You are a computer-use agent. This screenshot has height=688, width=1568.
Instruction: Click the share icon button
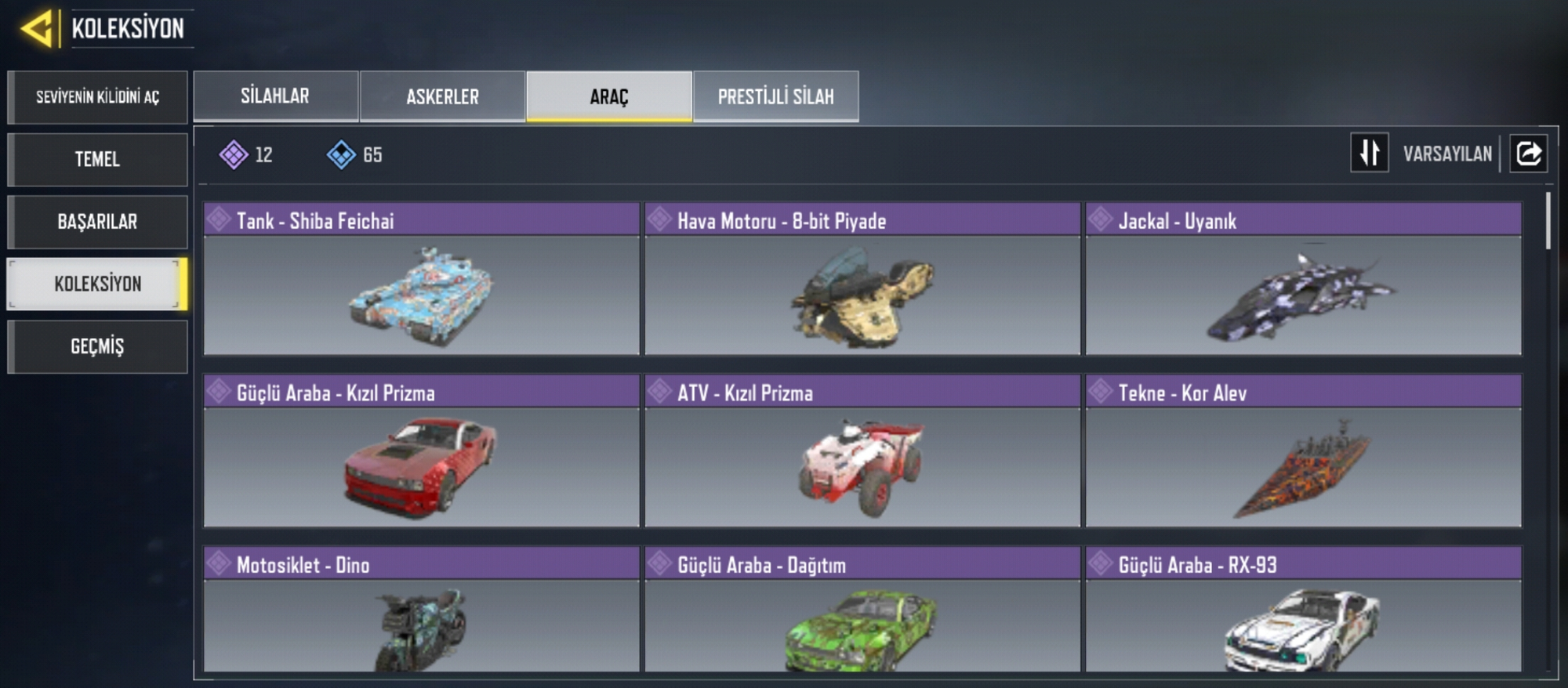pyautogui.click(x=1528, y=153)
